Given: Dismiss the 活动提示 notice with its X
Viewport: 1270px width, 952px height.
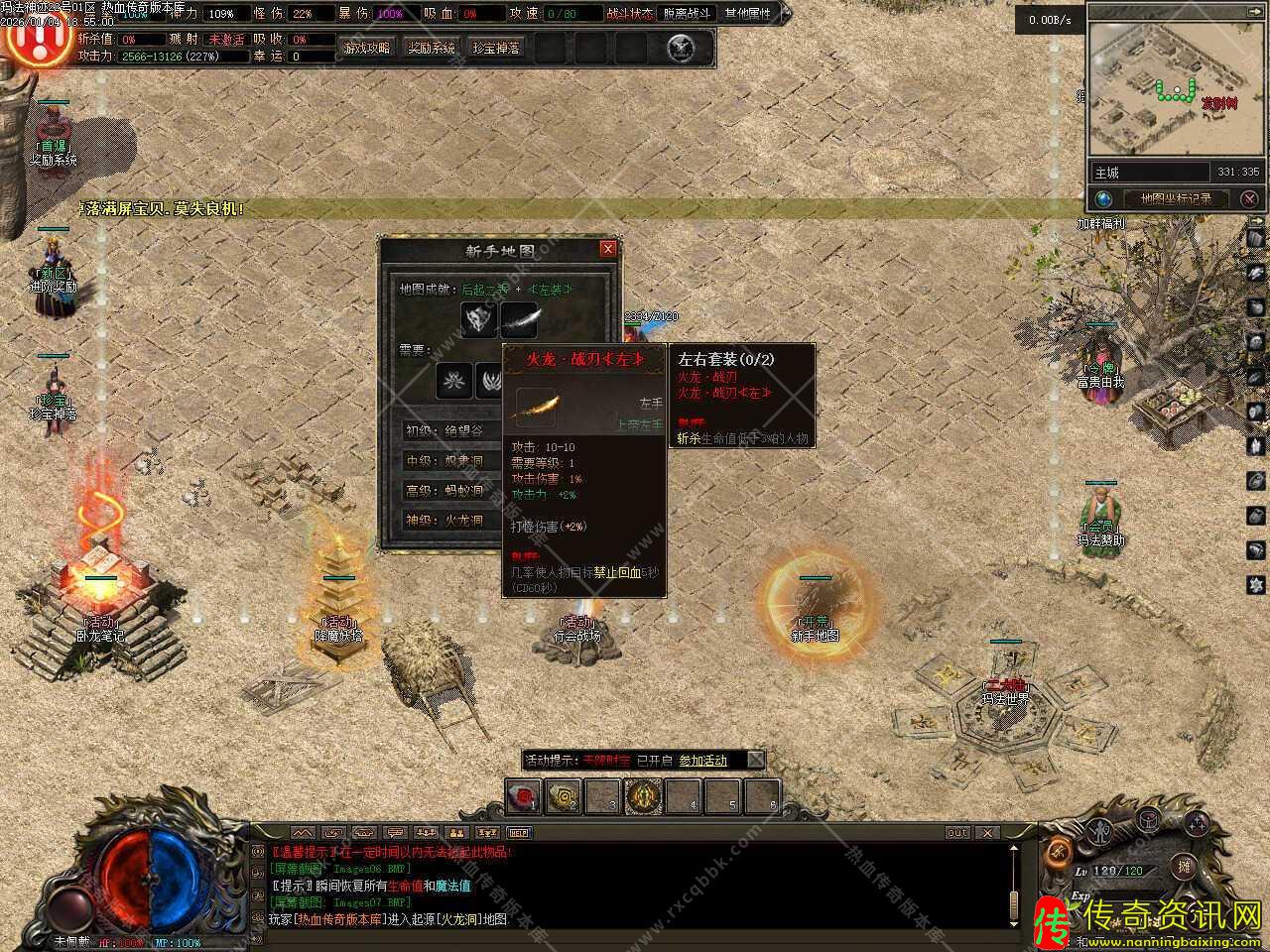Looking at the screenshot, I should 755,761.
